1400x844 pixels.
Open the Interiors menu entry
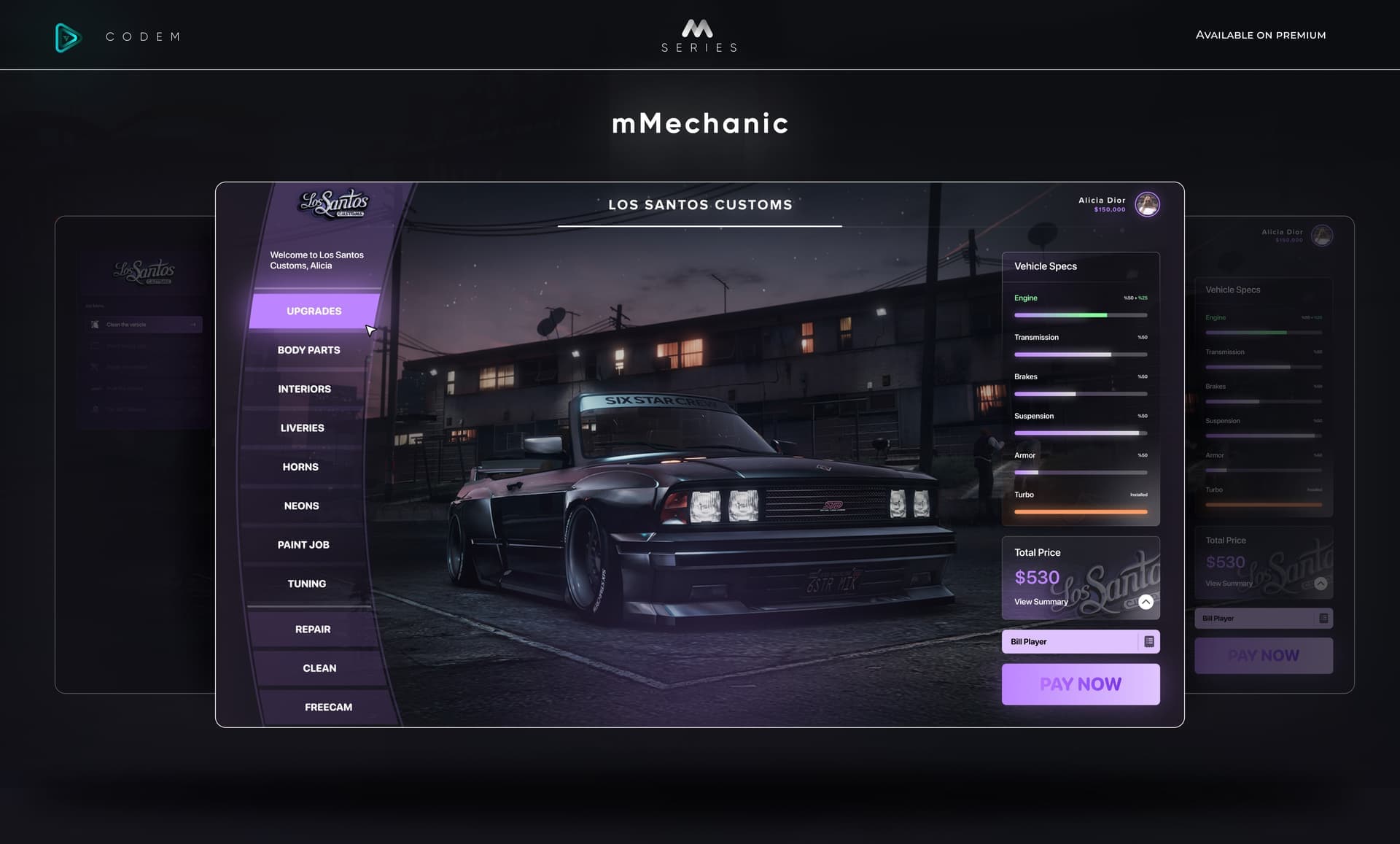tap(304, 389)
